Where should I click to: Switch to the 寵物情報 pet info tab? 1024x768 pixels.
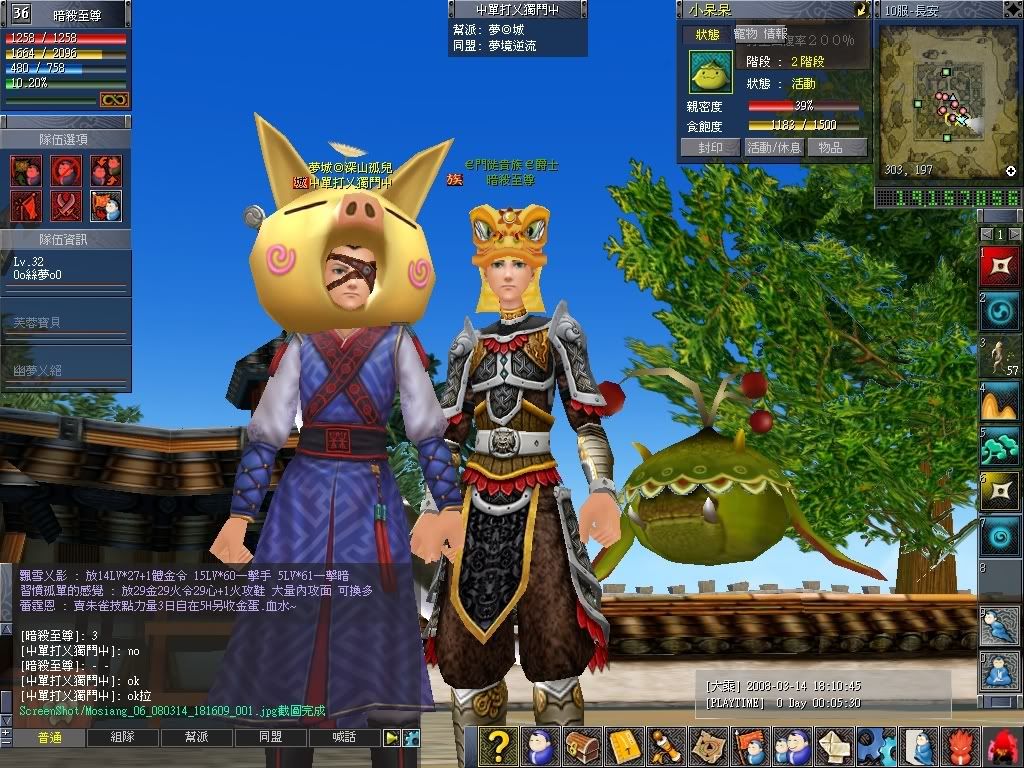point(761,35)
